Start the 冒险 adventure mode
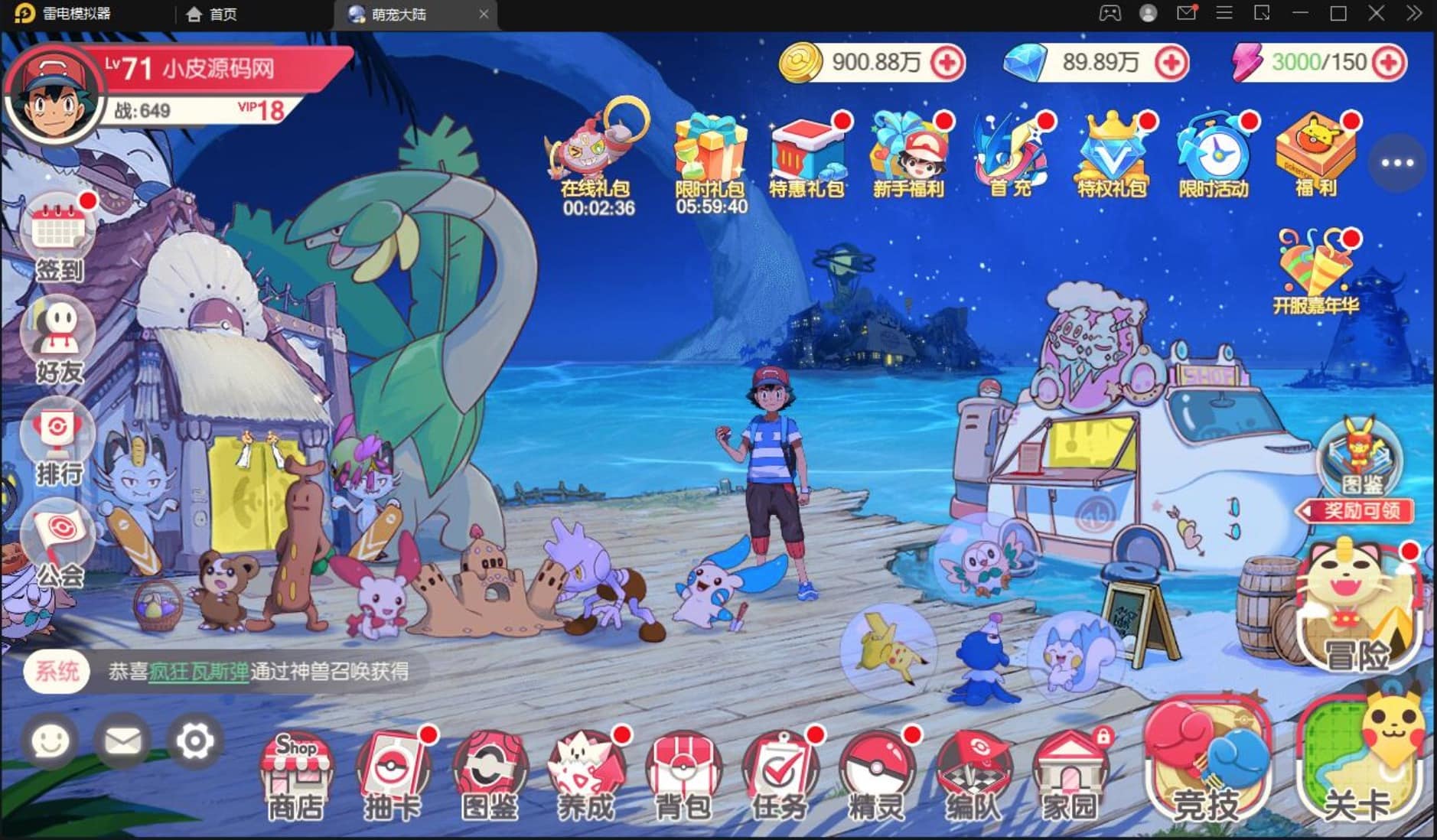This screenshot has height=840, width=1437. pos(1358,612)
